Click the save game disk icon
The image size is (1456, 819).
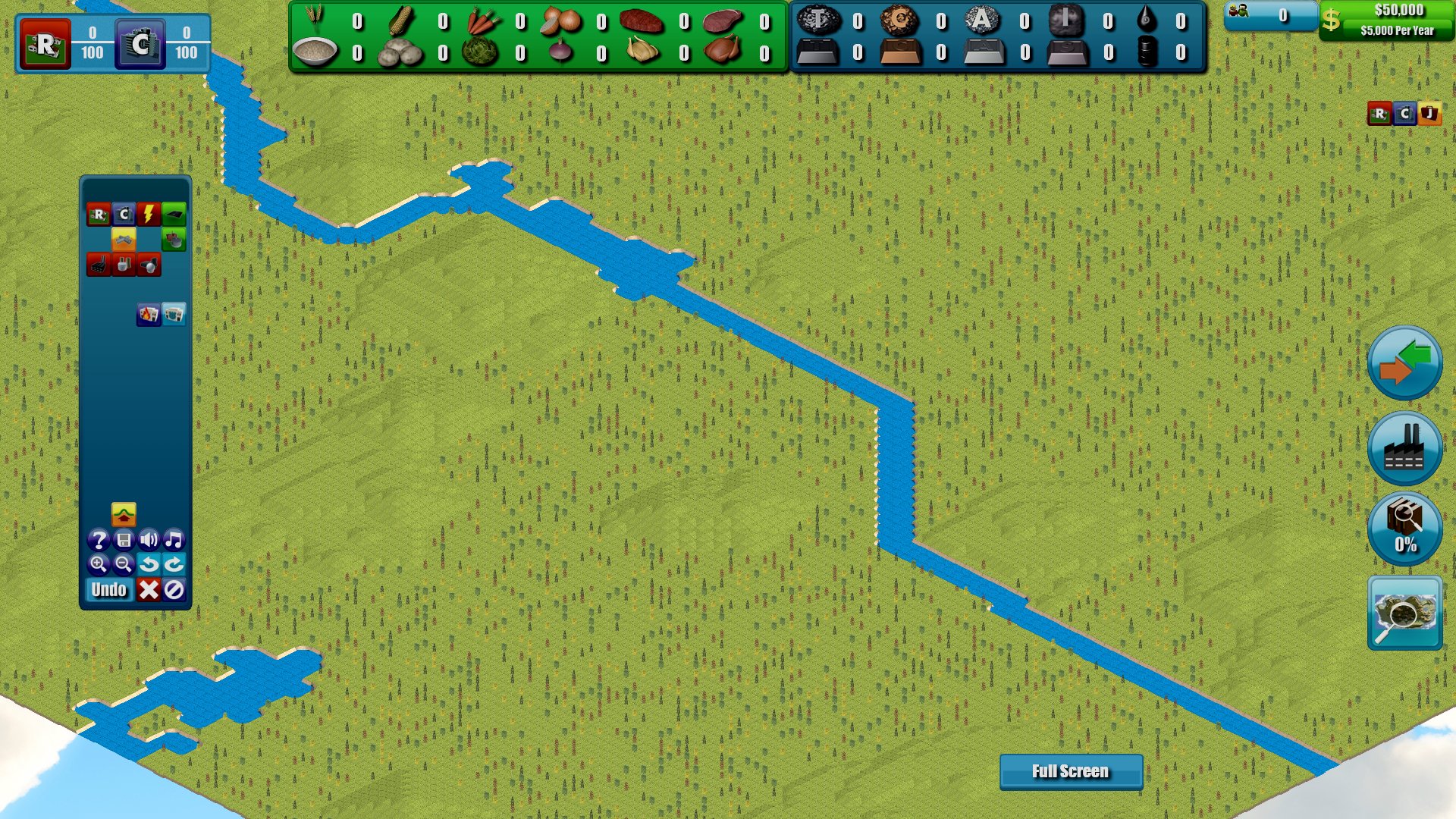point(125,540)
